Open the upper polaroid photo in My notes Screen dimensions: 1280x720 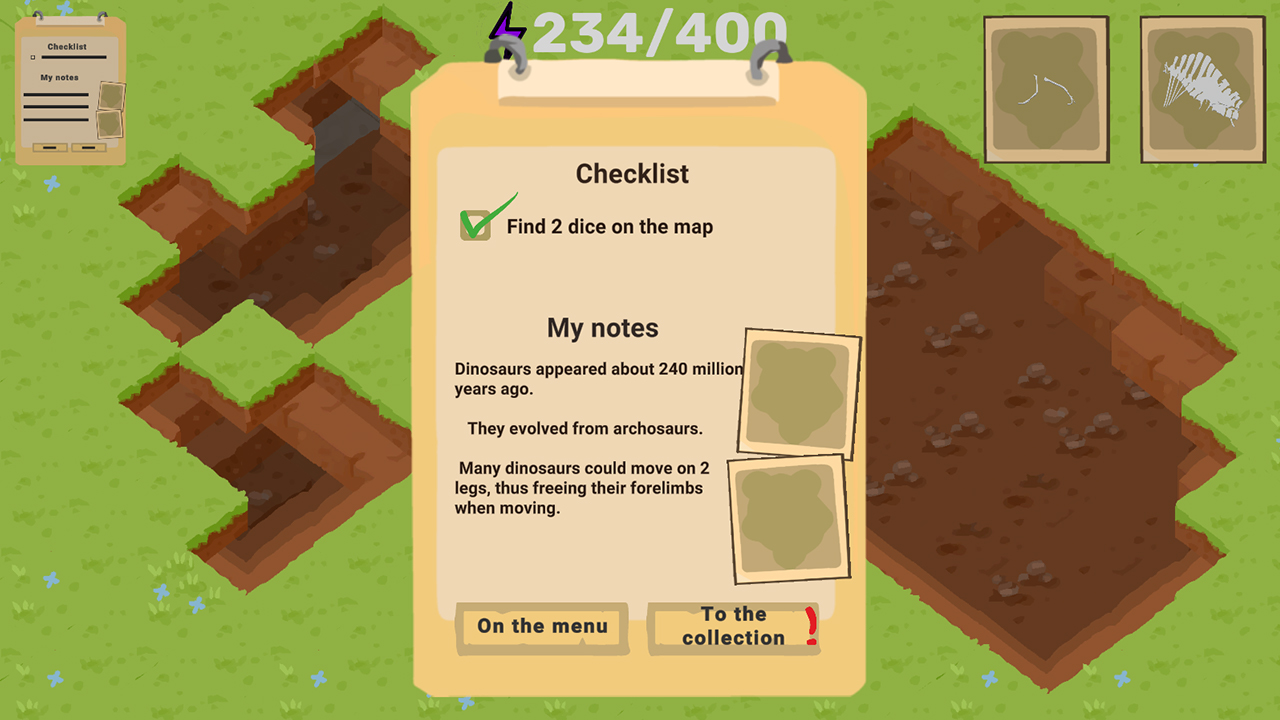(x=800, y=393)
